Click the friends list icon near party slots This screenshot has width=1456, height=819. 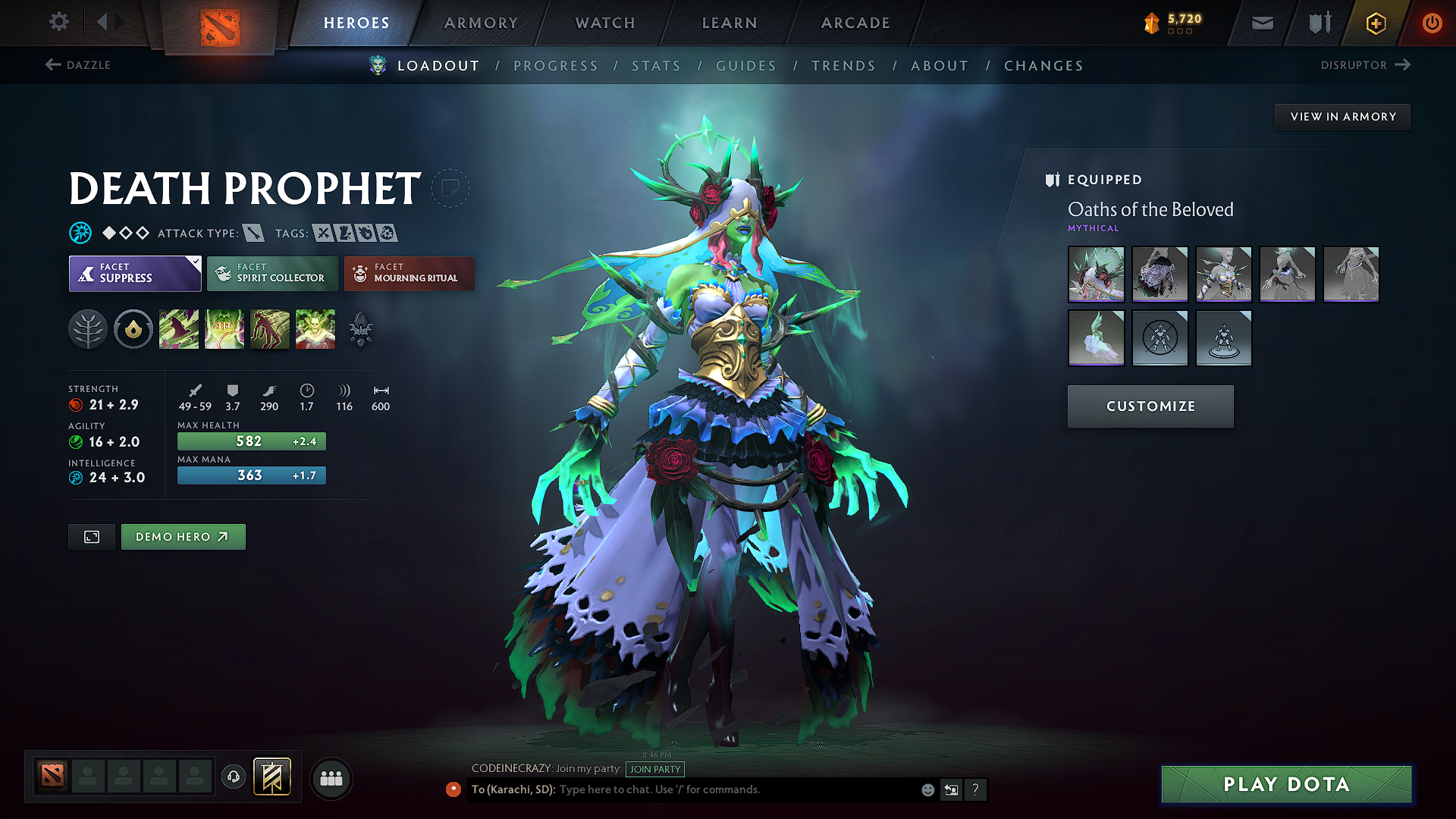[331, 777]
